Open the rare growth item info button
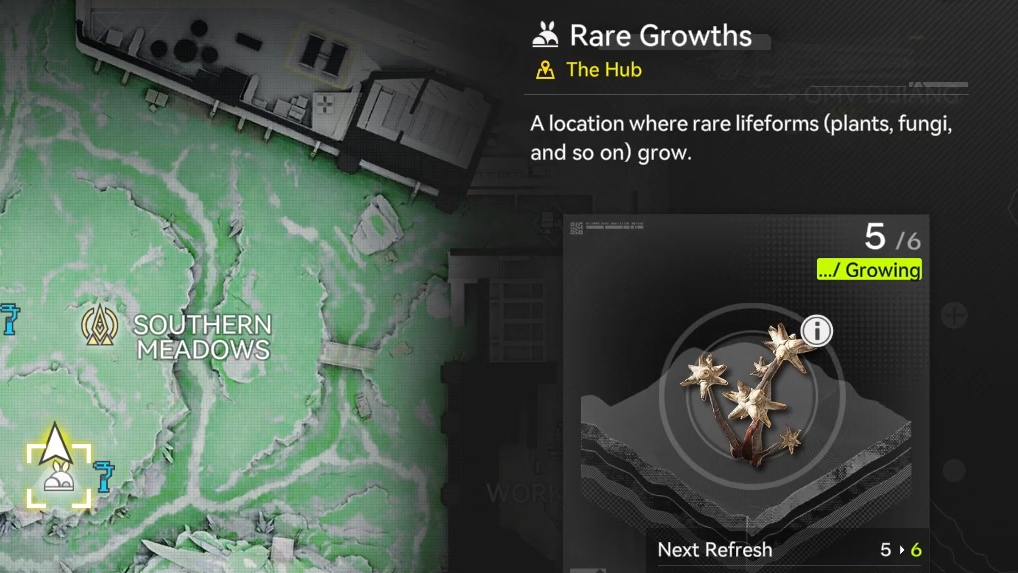The image size is (1018, 573). click(817, 330)
